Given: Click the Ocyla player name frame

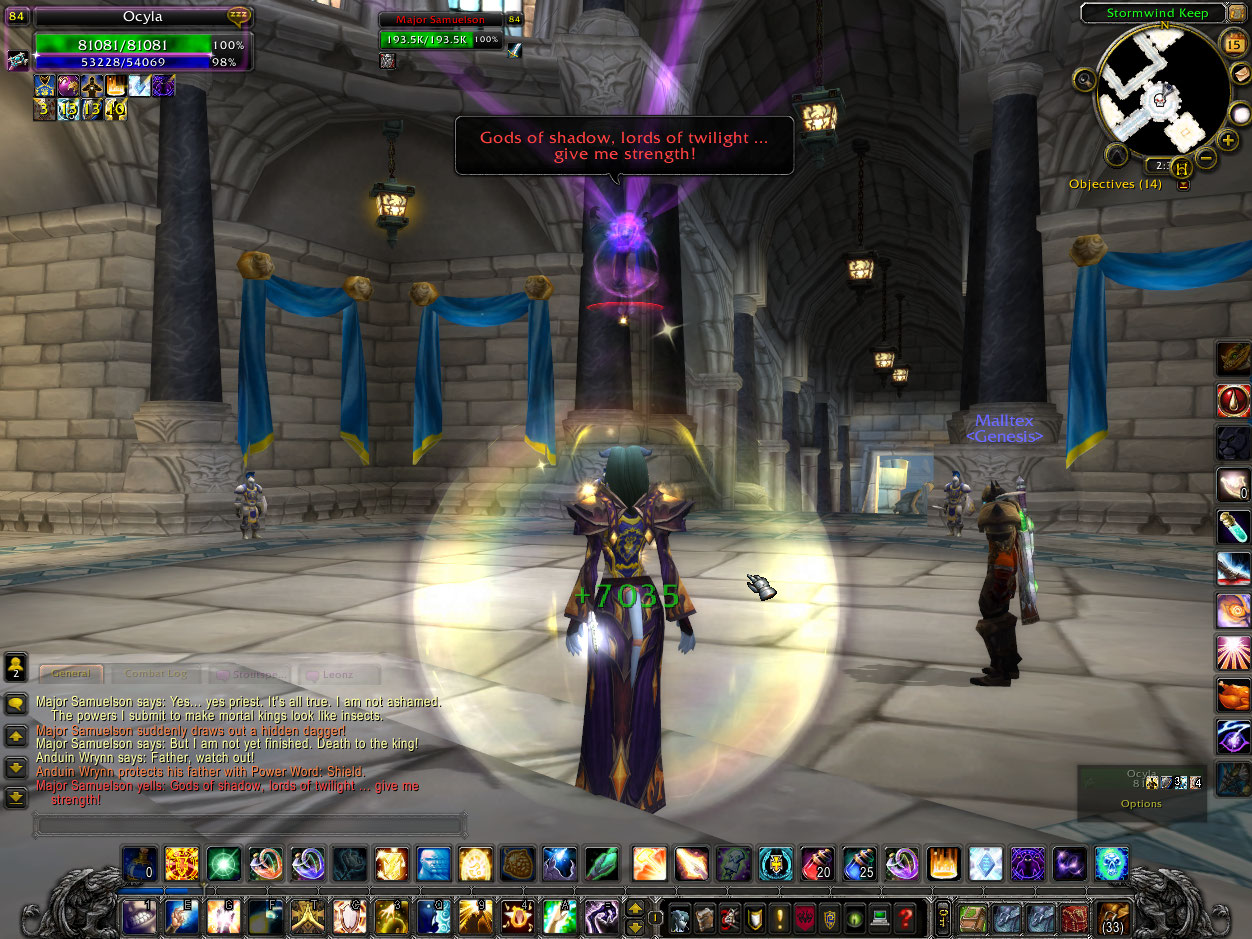Looking at the screenshot, I should [143, 17].
